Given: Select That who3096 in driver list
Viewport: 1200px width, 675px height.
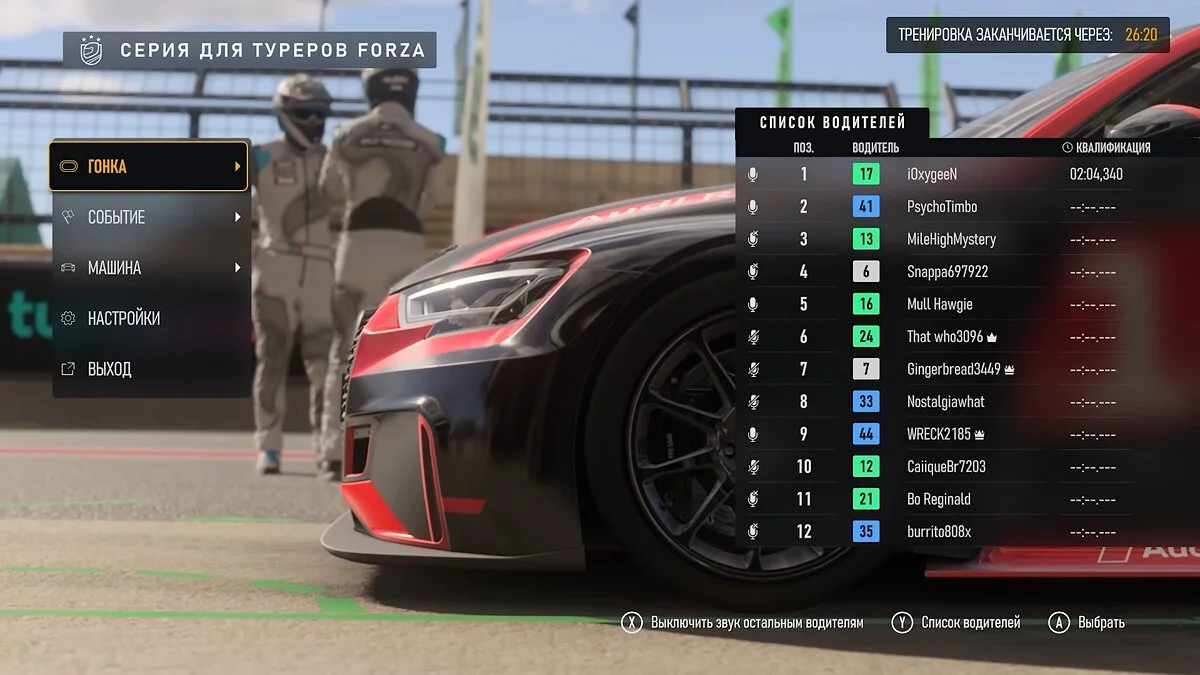Looking at the screenshot, I should click(x=944, y=337).
